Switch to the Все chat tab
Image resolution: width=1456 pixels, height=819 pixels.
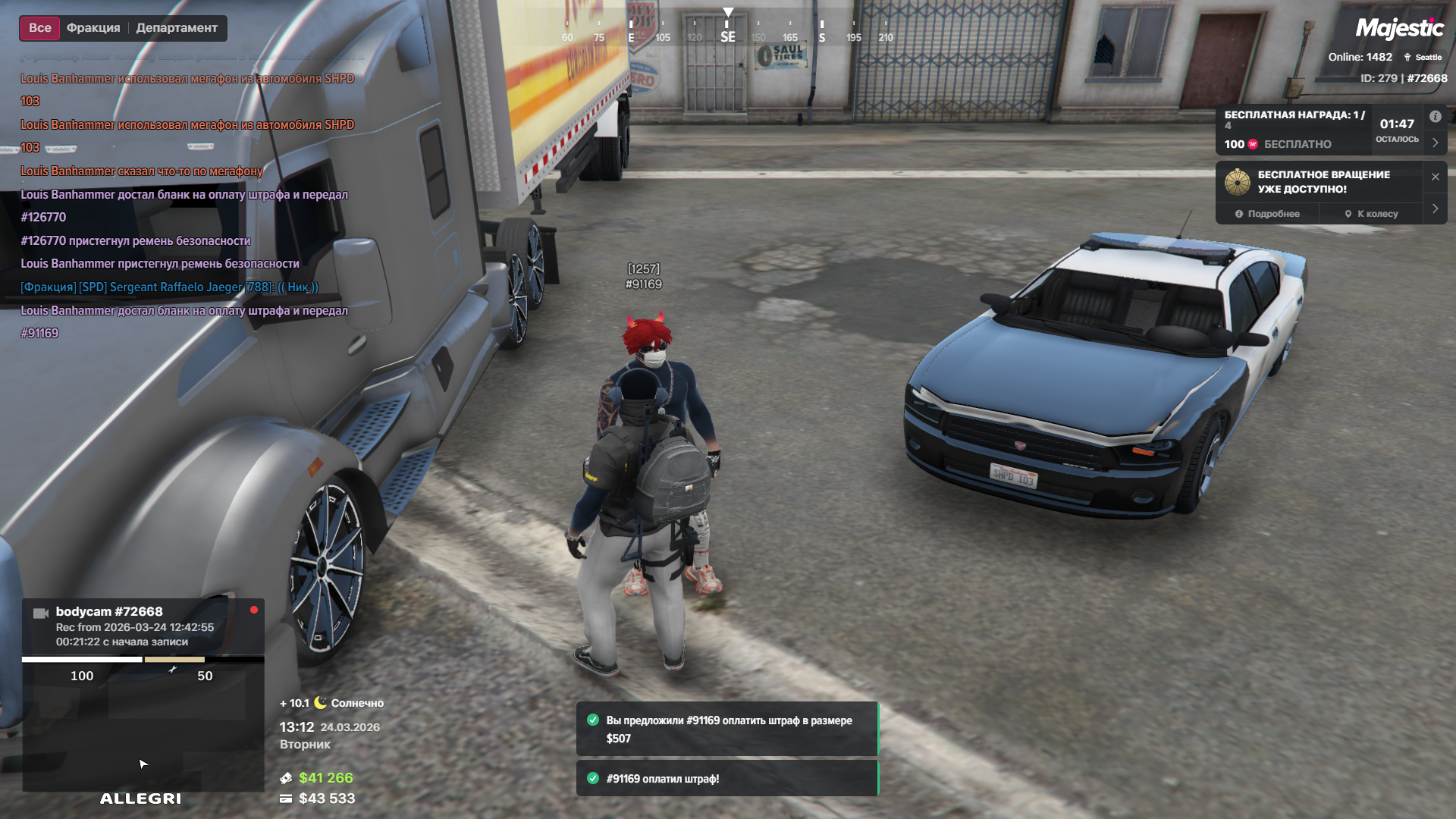(x=40, y=28)
